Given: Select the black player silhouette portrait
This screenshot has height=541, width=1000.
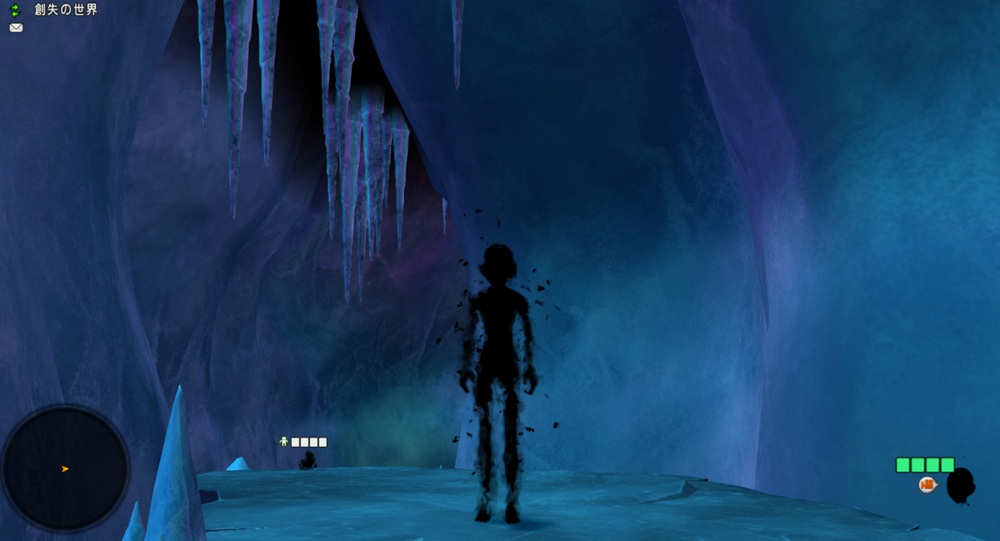Looking at the screenshot, I should pyautogui.click(x=960, y=487).
